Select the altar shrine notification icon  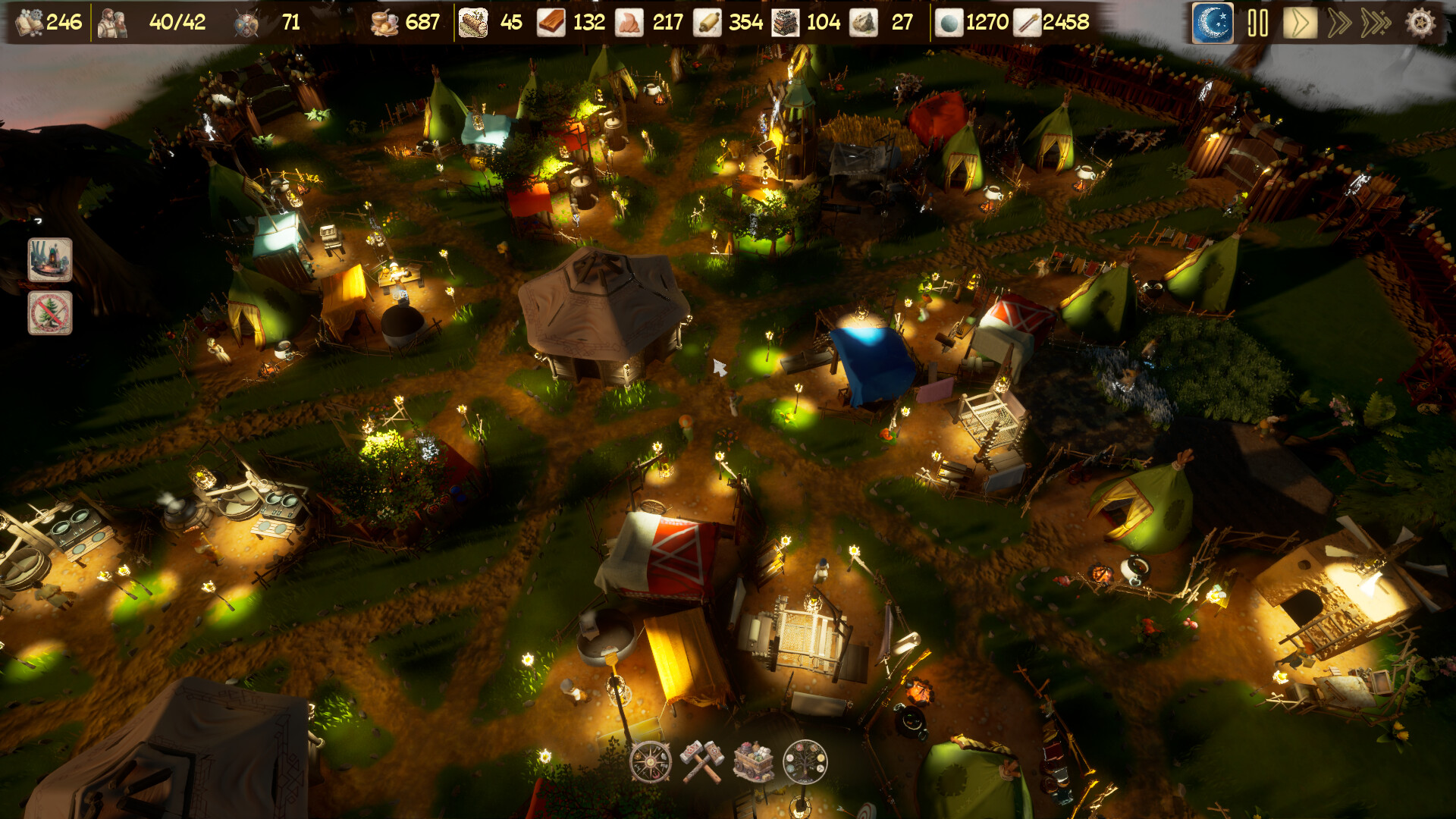tap(50, 259)
